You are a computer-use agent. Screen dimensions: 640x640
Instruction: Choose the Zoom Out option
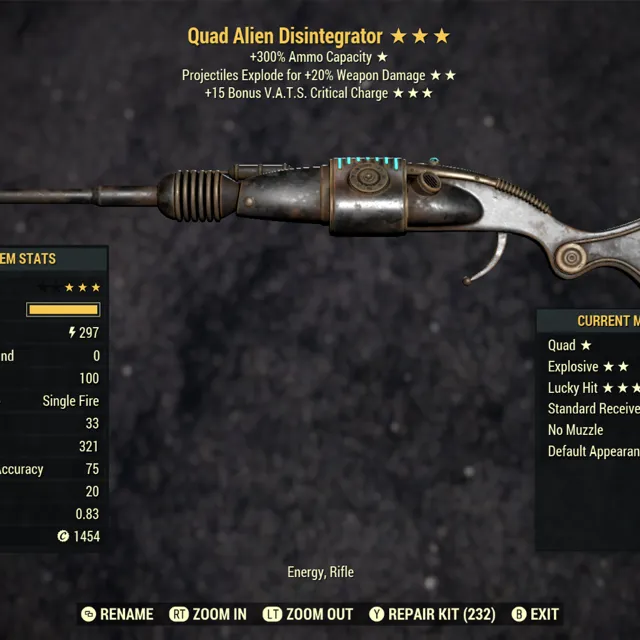pyautogui.click(x=308, y=614)
